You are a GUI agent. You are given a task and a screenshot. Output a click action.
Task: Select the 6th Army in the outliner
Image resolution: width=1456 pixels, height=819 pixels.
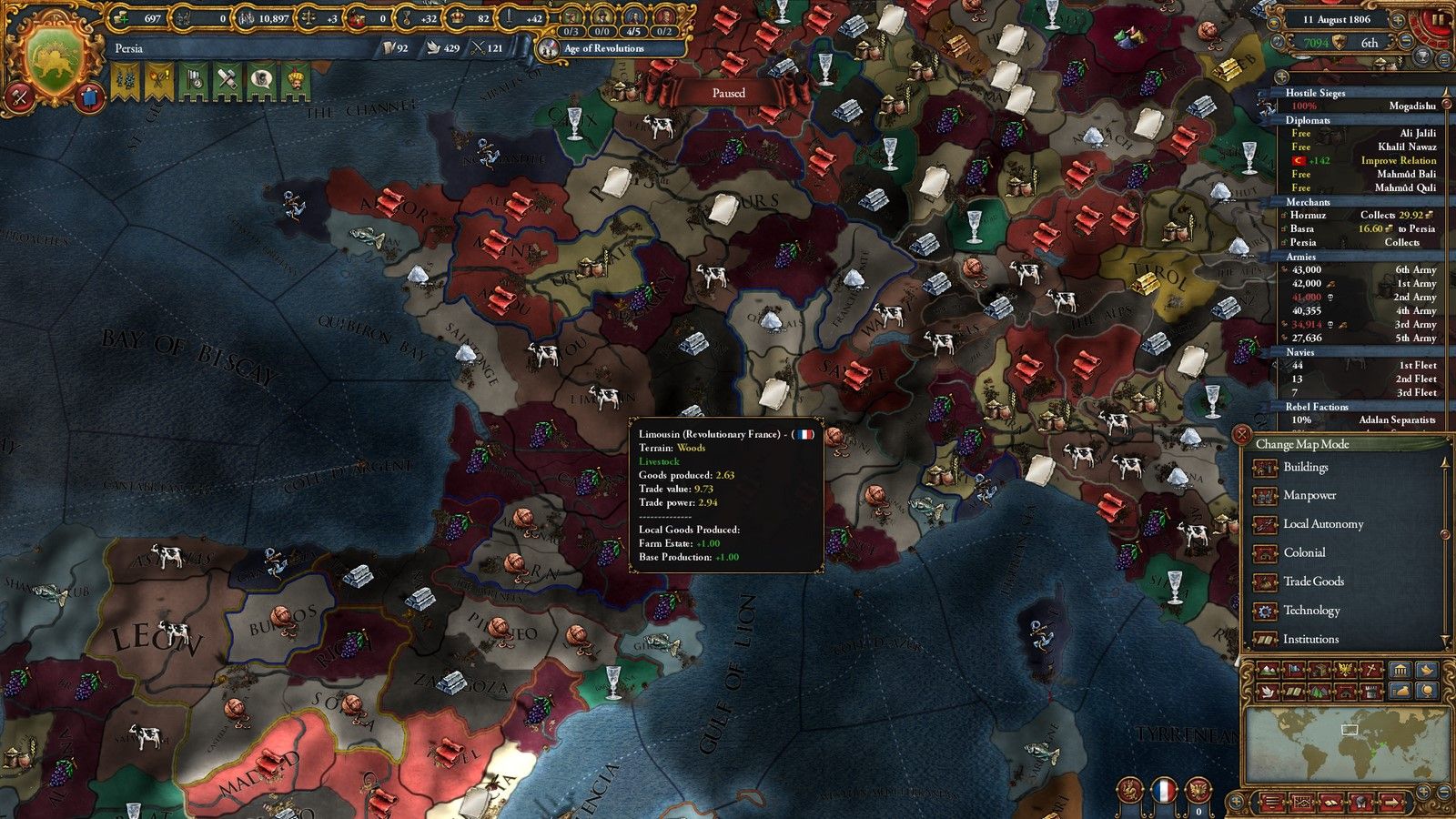click(1362, 269)
